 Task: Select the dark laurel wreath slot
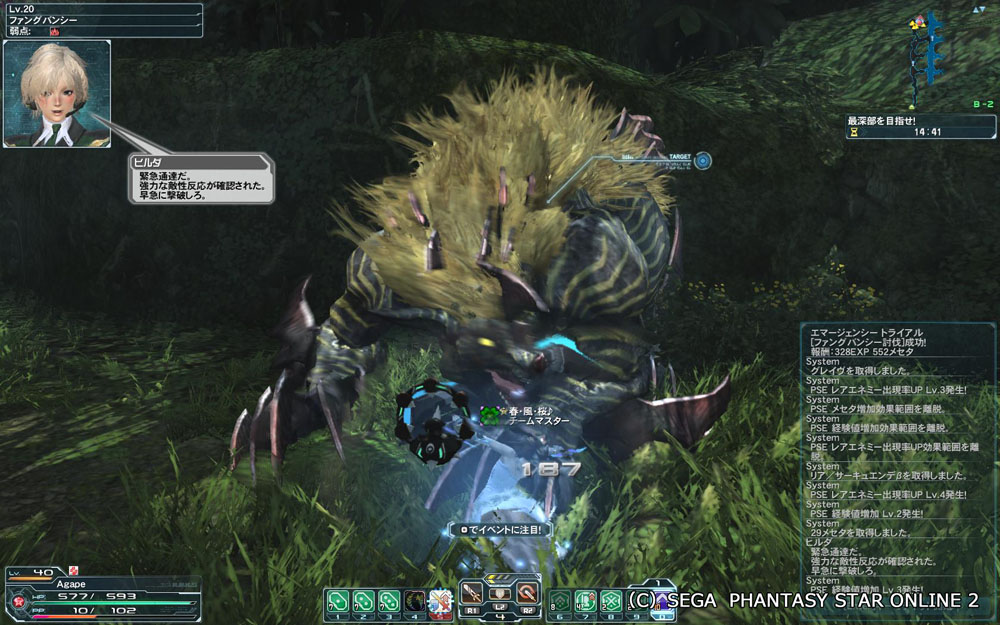(414, 600)
